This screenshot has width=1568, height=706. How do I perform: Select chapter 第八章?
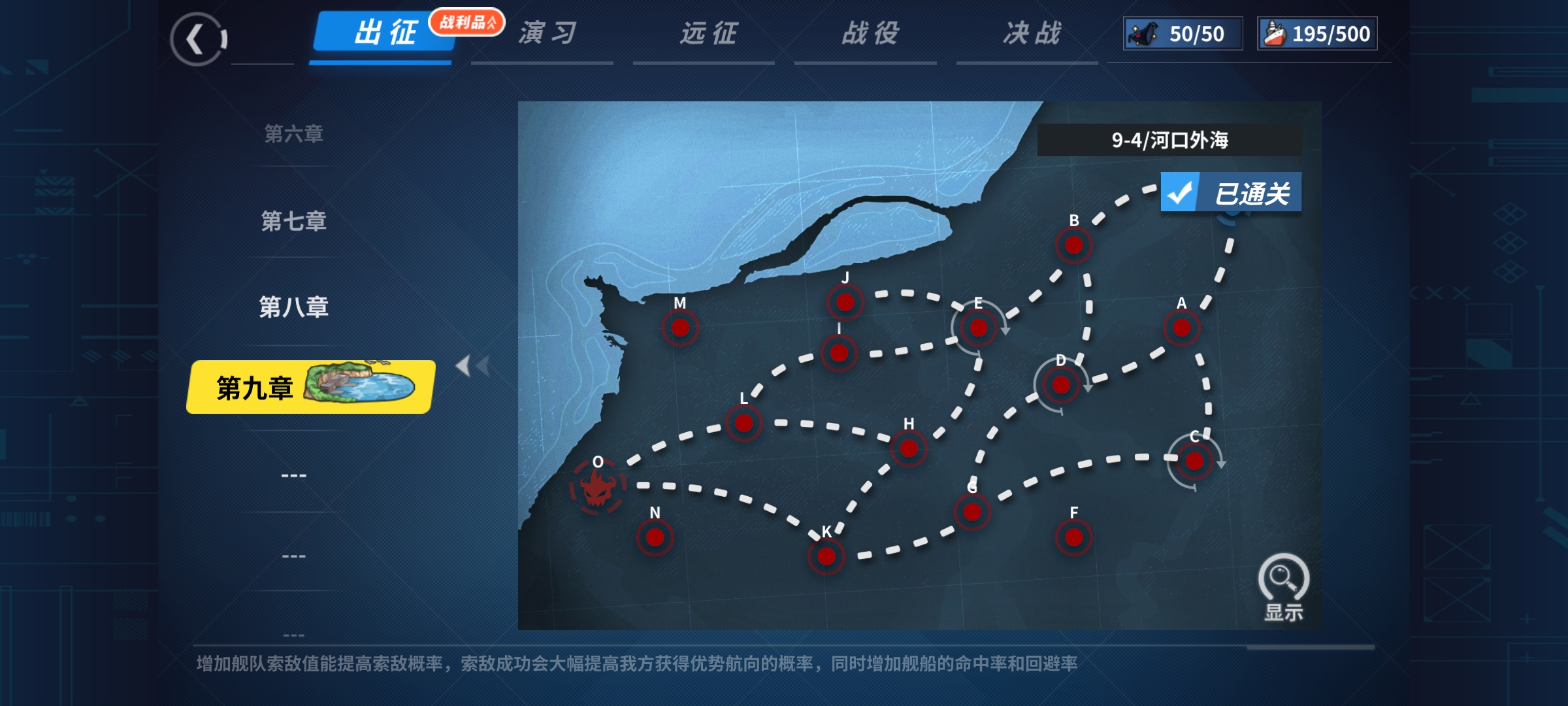pyautogui.click(x=293, y=307)
